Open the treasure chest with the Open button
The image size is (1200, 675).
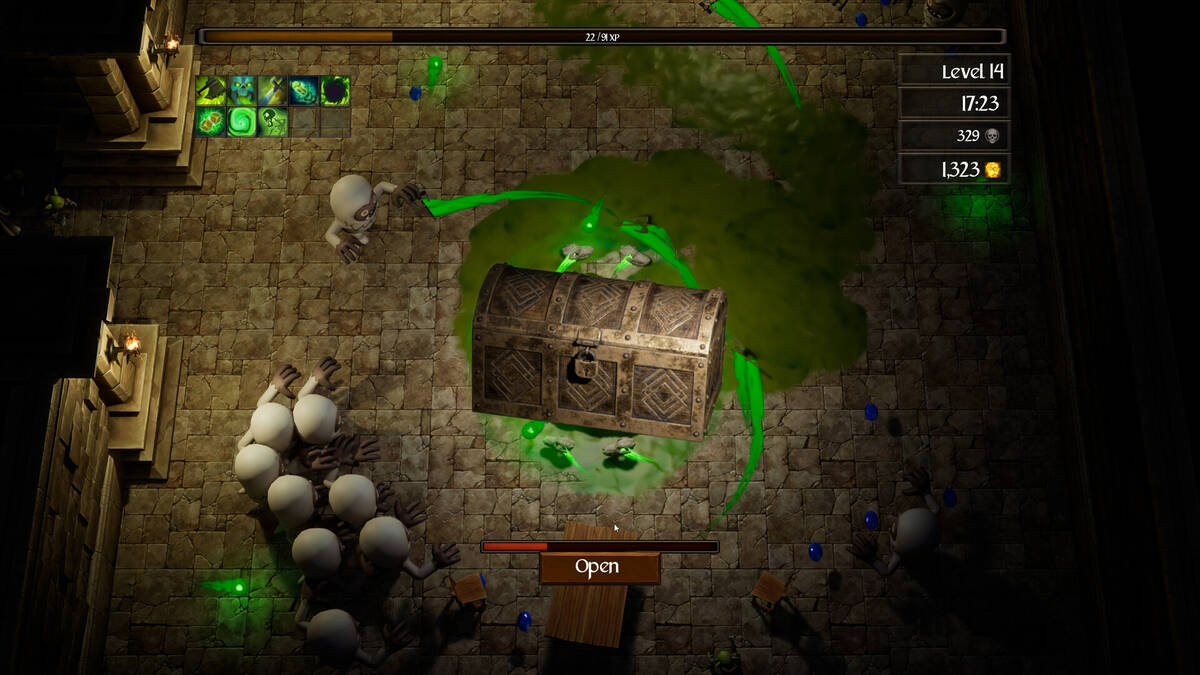[598, 567]
